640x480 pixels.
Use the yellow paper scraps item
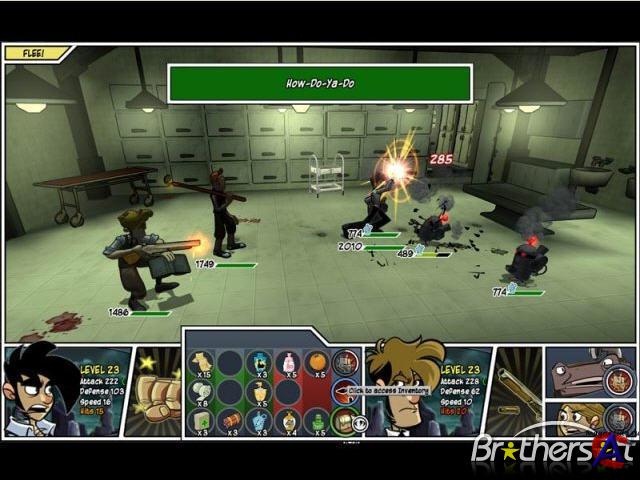click(x=201, y=362)
